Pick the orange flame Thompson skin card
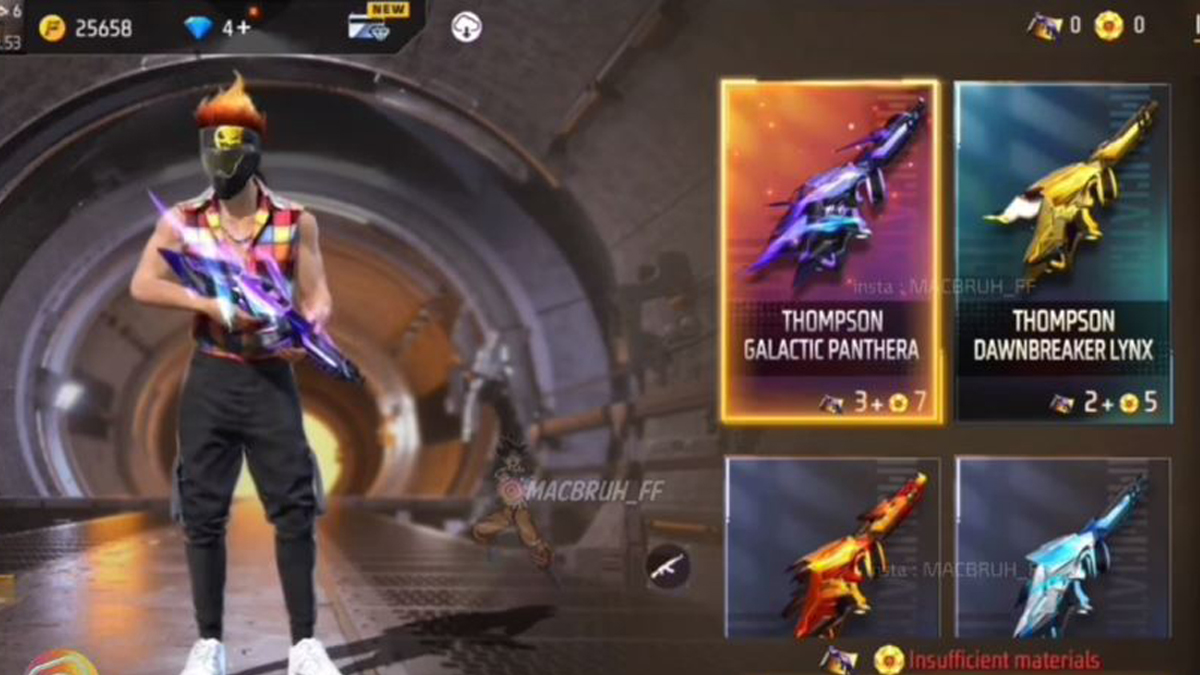The image size is (1200, 675). coord(832,548)
